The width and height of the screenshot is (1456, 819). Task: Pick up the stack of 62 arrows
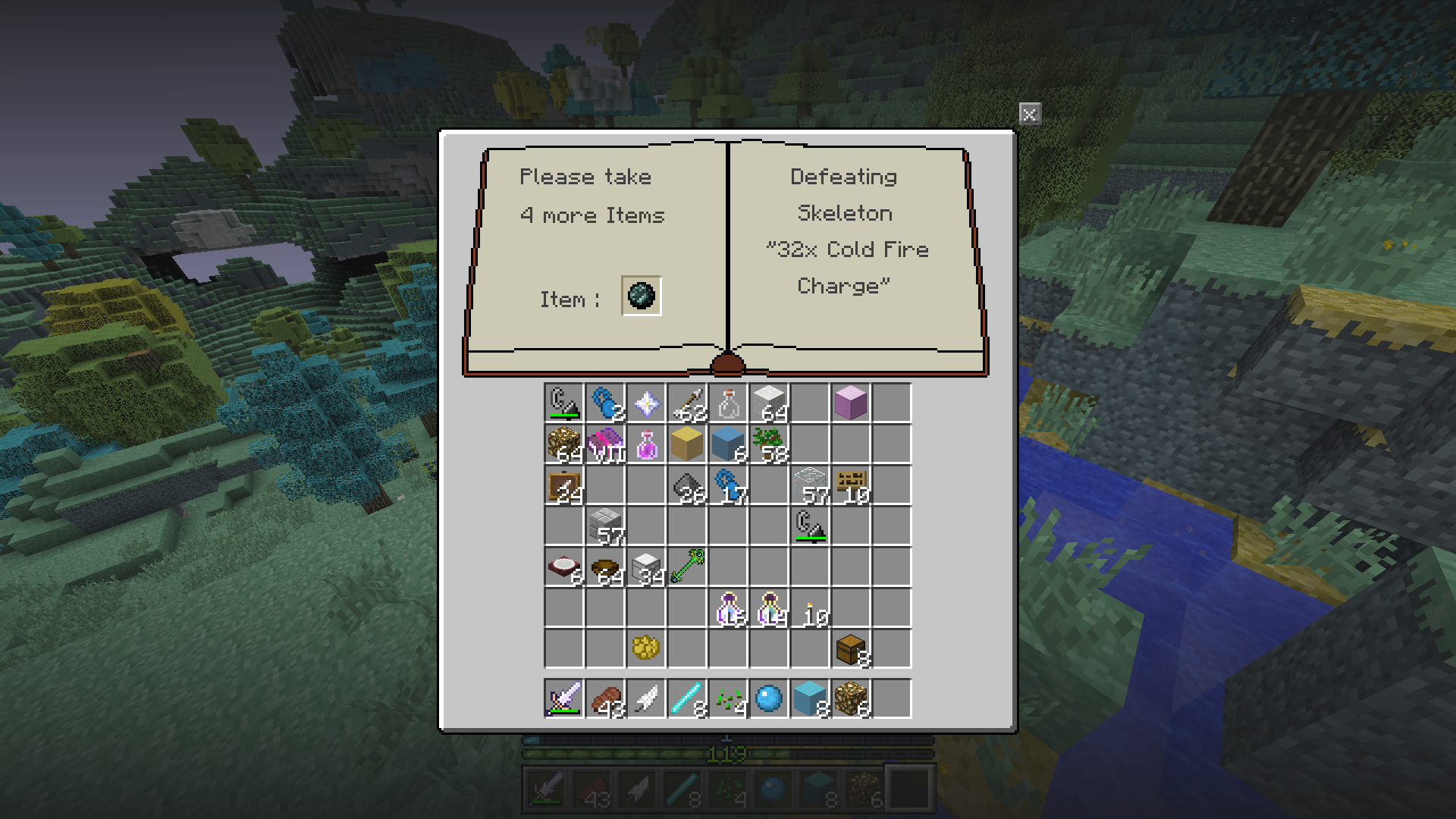pos(687,403)
